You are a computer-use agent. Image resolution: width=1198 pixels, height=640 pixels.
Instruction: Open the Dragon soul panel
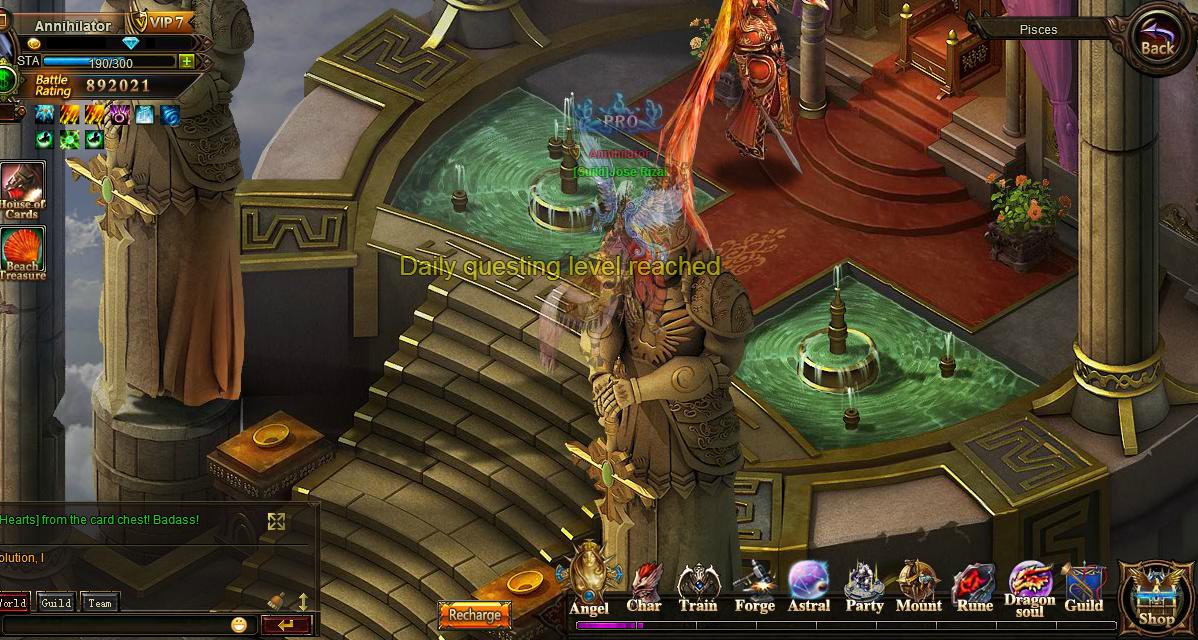pyautogui.click(x=1030, y=588)
